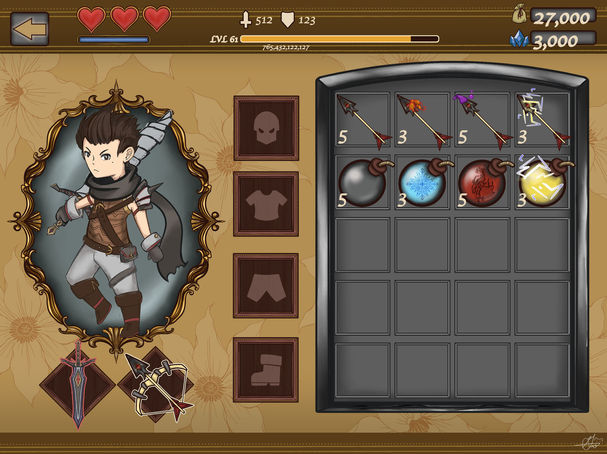Open the helmet equipment slot
Viewport: 607px width, 454px height.
[x=266, y=128]
